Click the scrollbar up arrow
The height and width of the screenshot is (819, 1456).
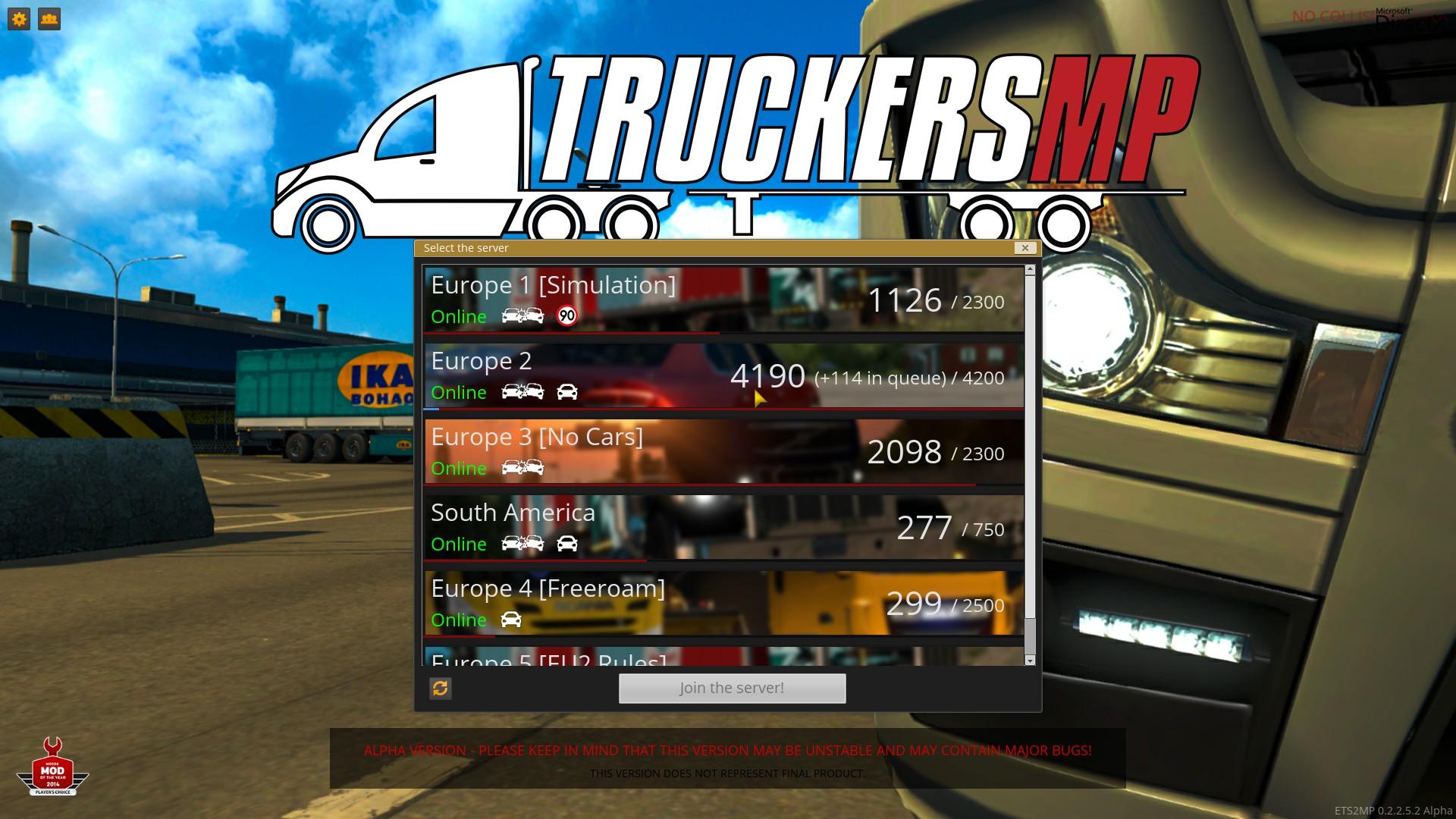click(1030, 268)
